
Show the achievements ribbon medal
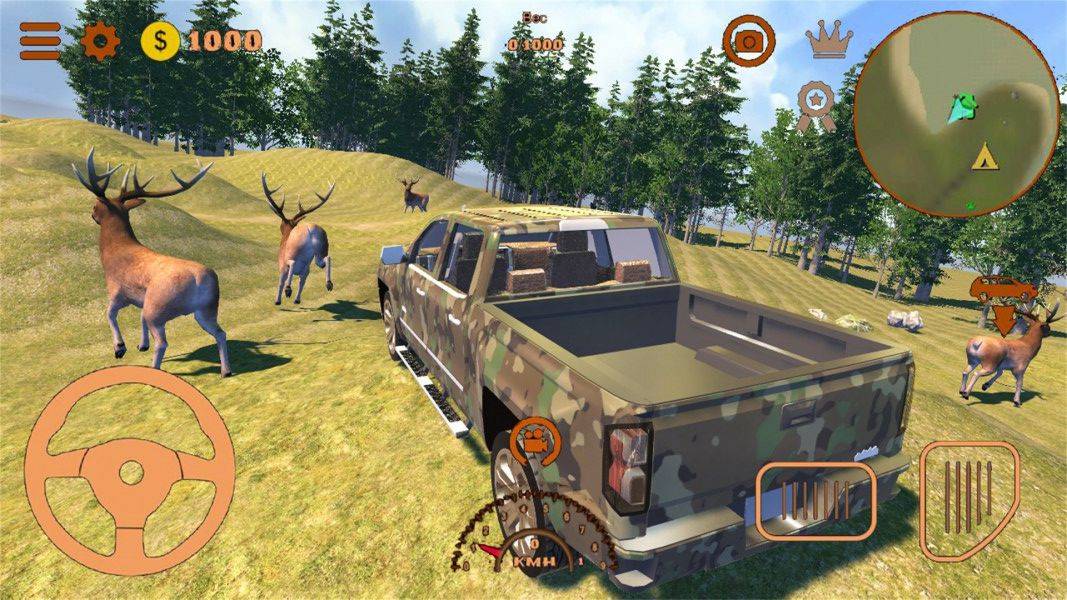click(816, 105)
